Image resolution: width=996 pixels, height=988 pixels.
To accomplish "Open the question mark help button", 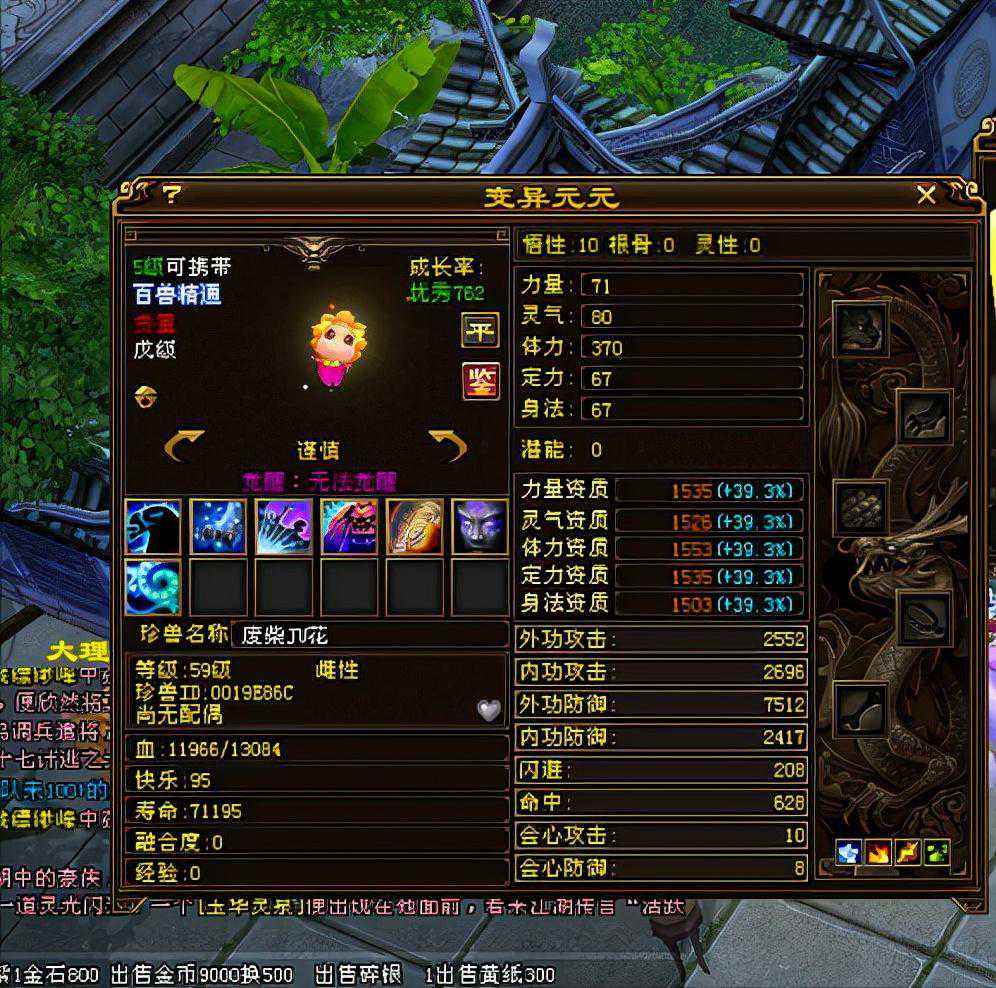I will pos(171,194).
